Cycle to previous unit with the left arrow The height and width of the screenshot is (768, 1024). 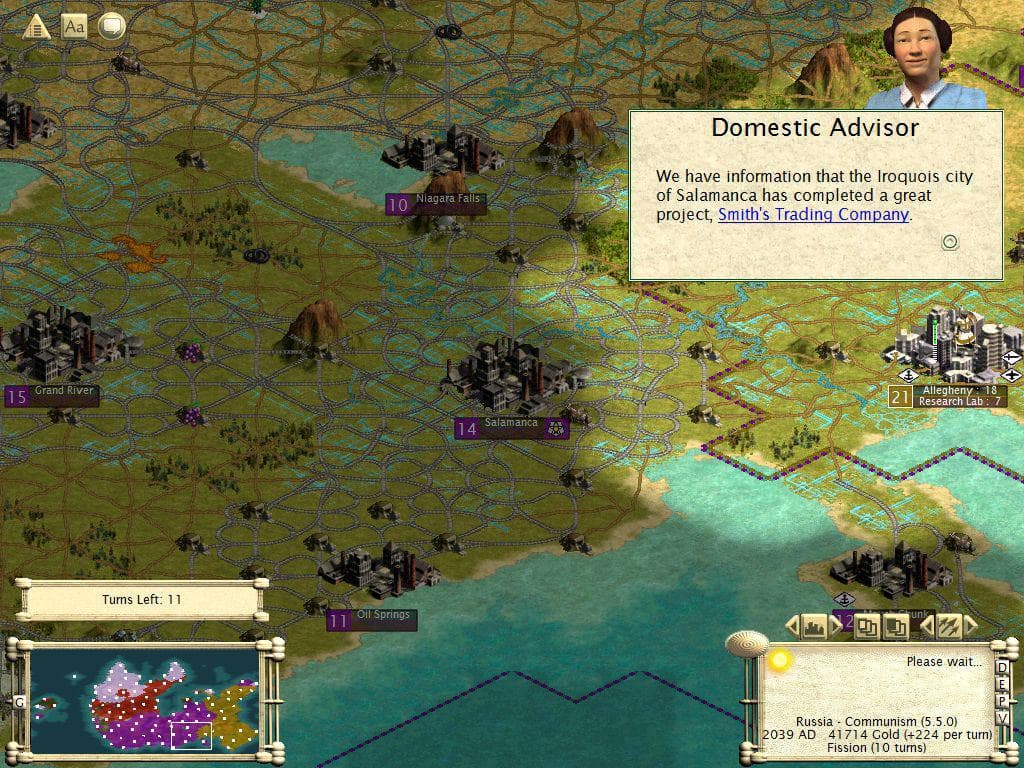coord(926,627)
